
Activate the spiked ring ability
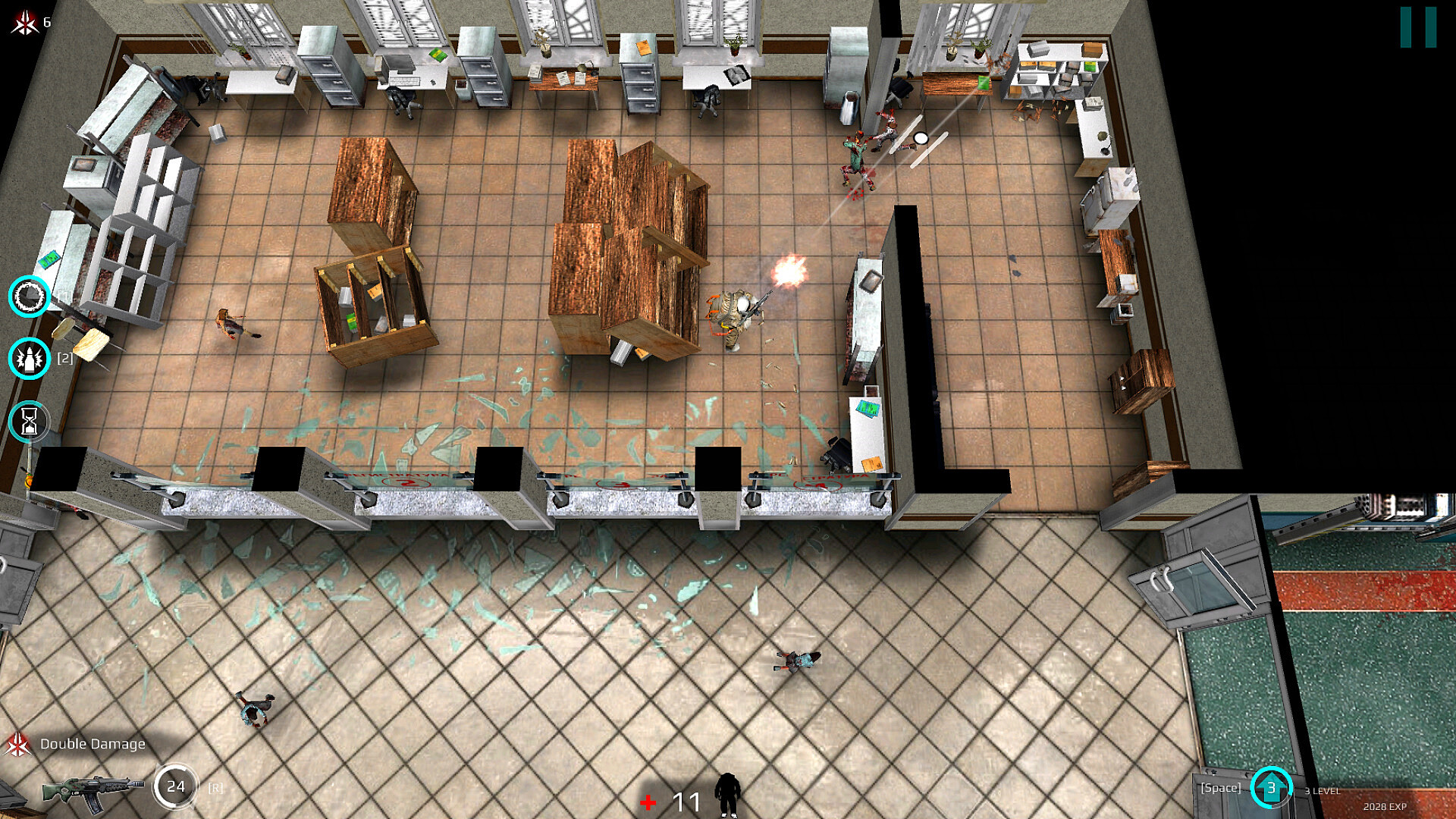pyautogui.click(x=30, y=297)
